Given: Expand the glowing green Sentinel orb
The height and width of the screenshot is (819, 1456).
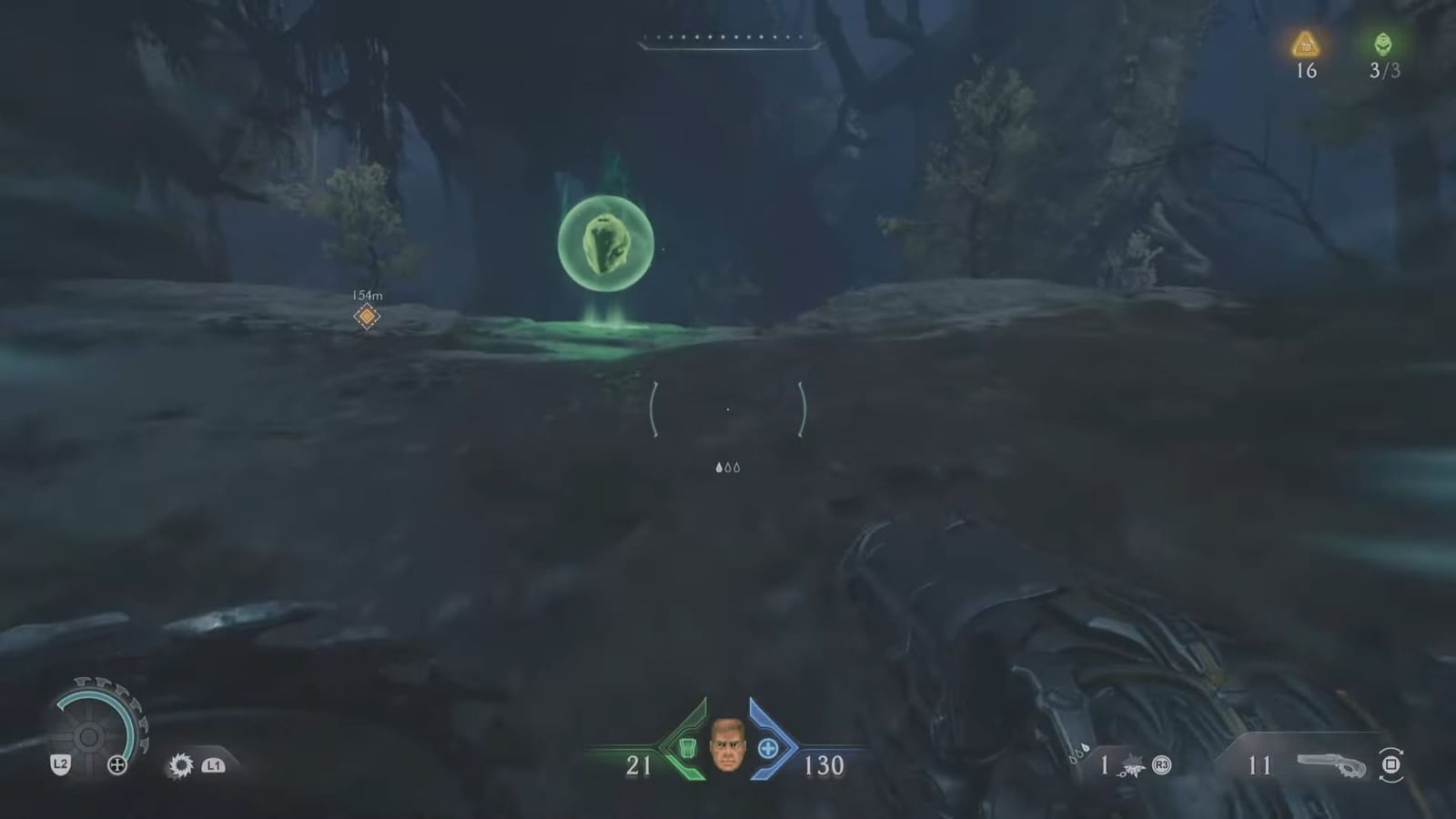Looking at the screenshot, I should coord(605,244).
